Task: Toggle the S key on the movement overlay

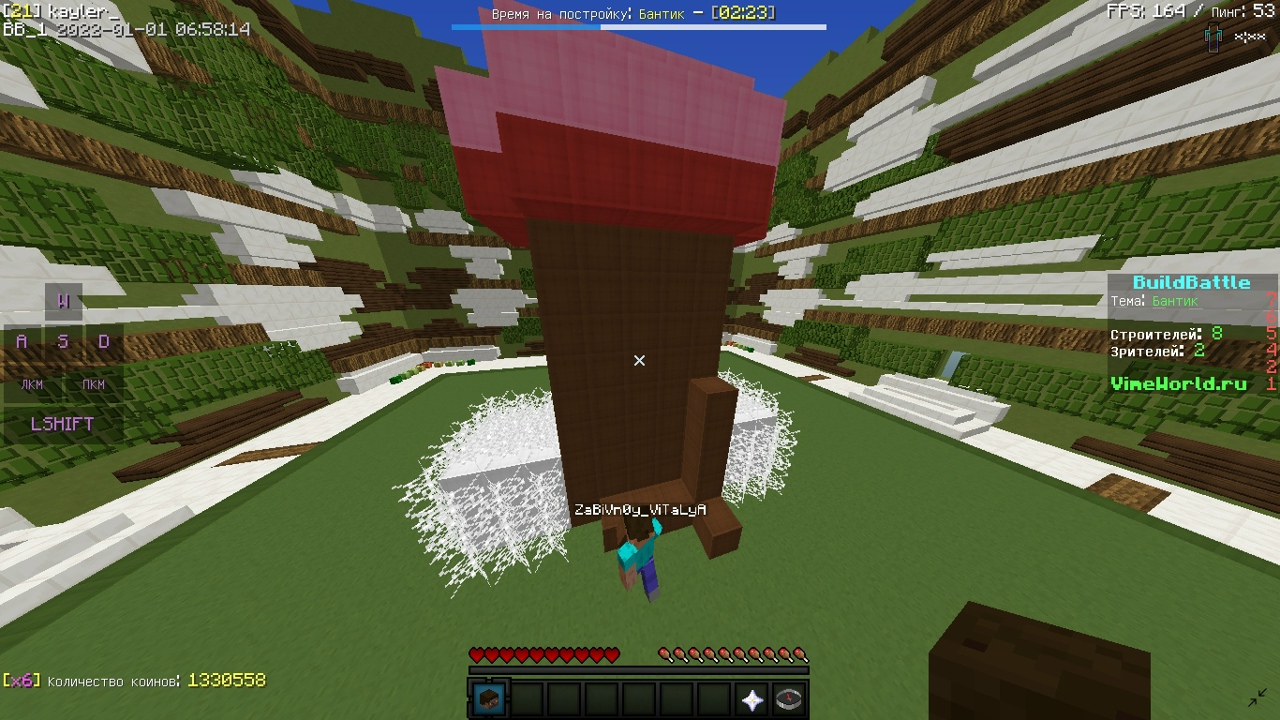Action: coord(62,341)
